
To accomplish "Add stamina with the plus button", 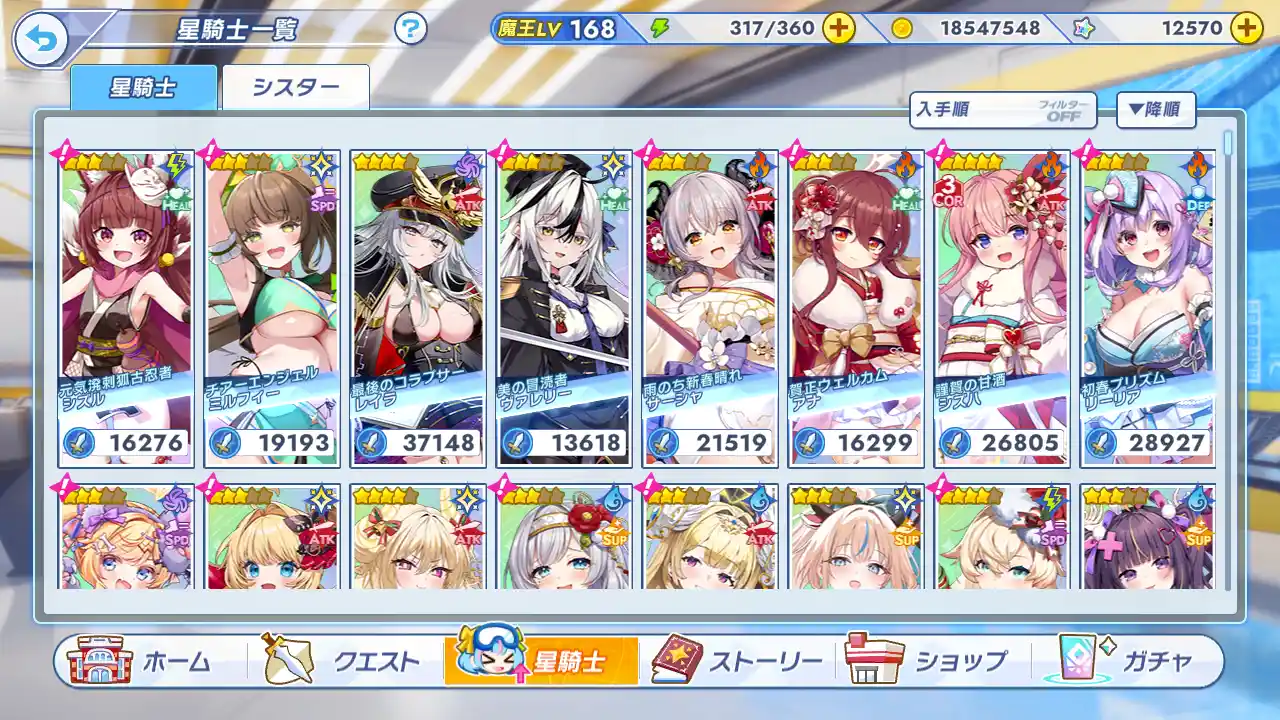I will [x=838, y=28].
